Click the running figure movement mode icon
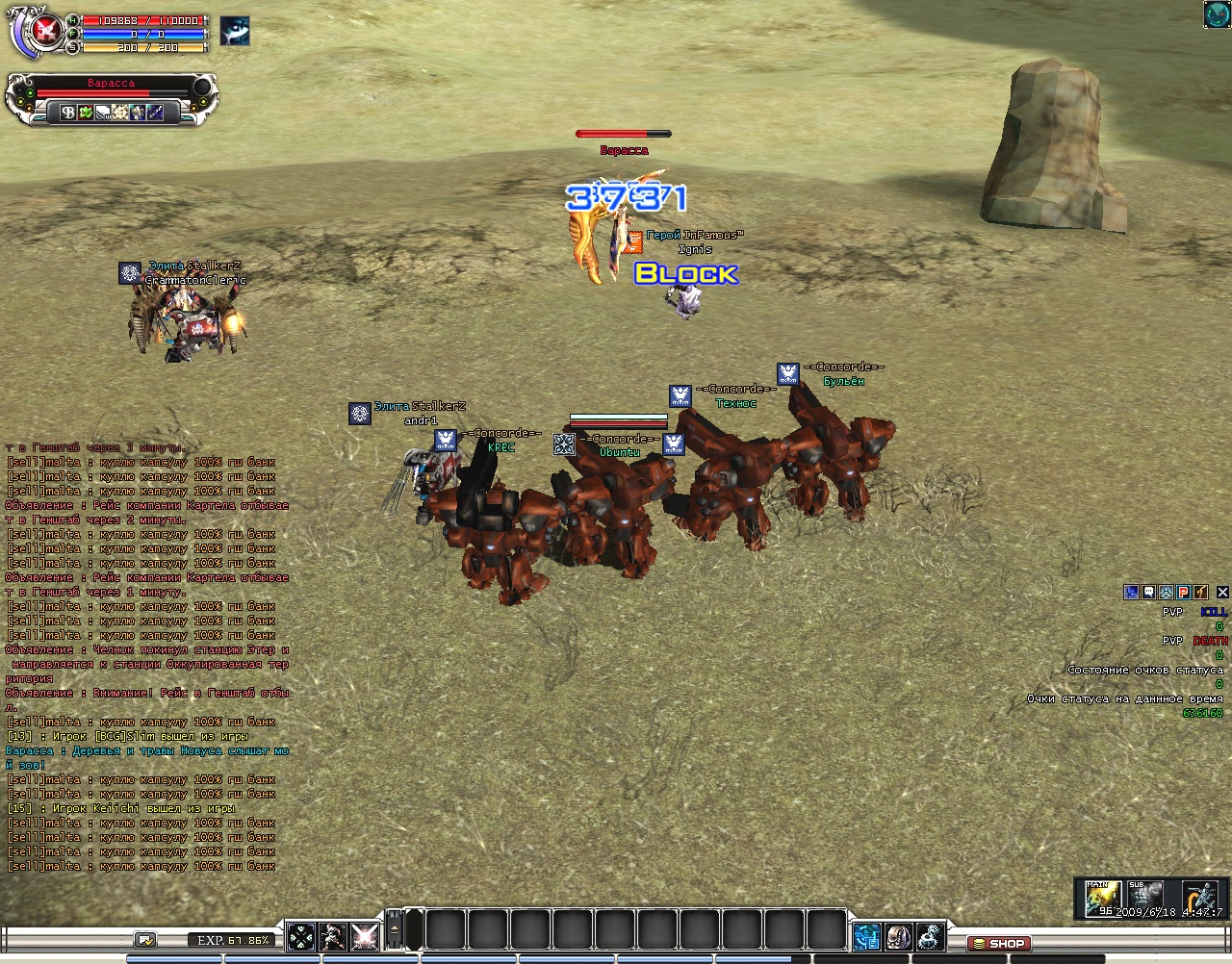 1200,896
